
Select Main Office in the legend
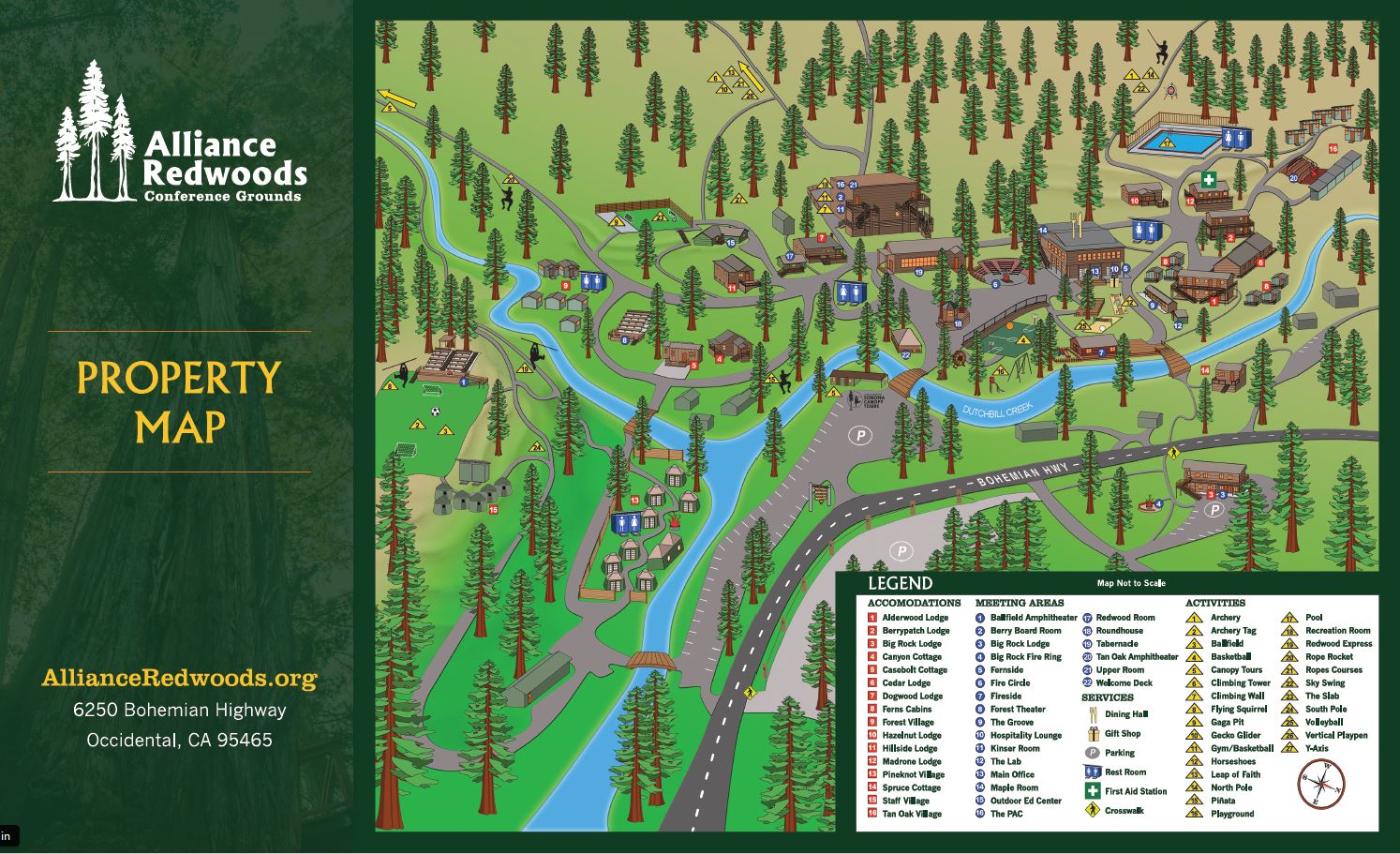[x=1012, y=774]
